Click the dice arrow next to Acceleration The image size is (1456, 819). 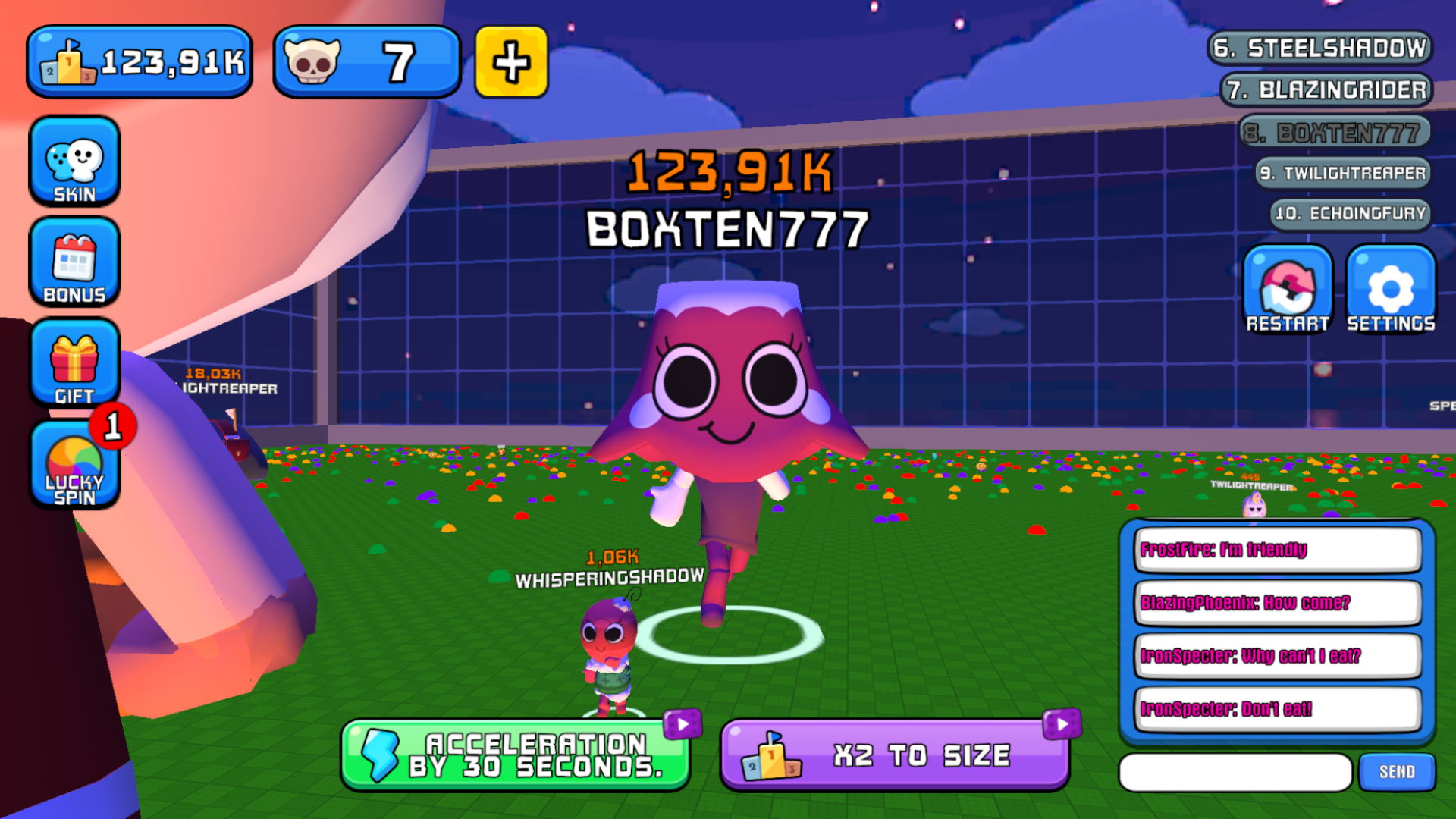point(681,724)
